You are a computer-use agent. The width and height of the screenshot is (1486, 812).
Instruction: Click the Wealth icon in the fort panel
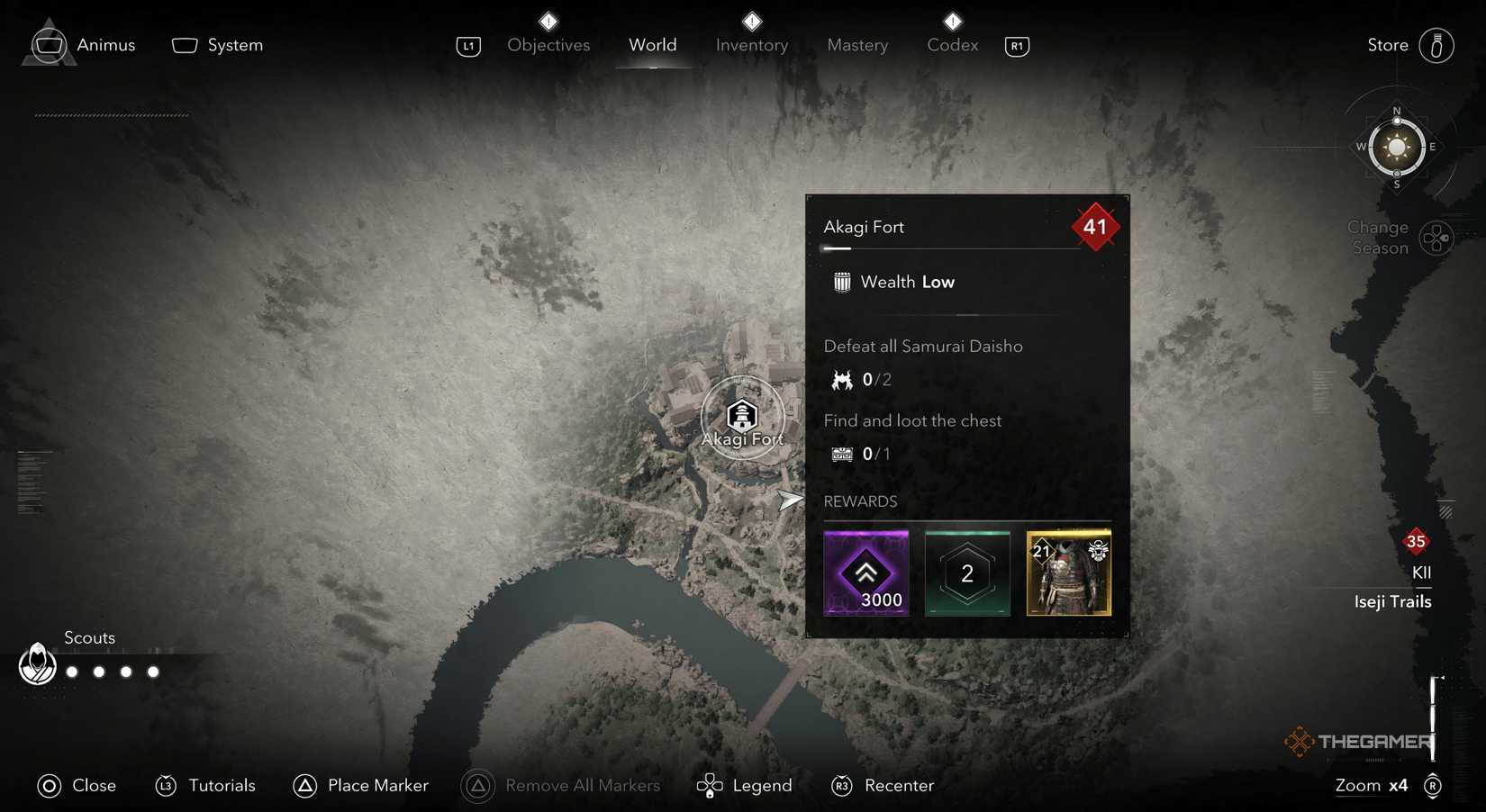tap(841, 282)
